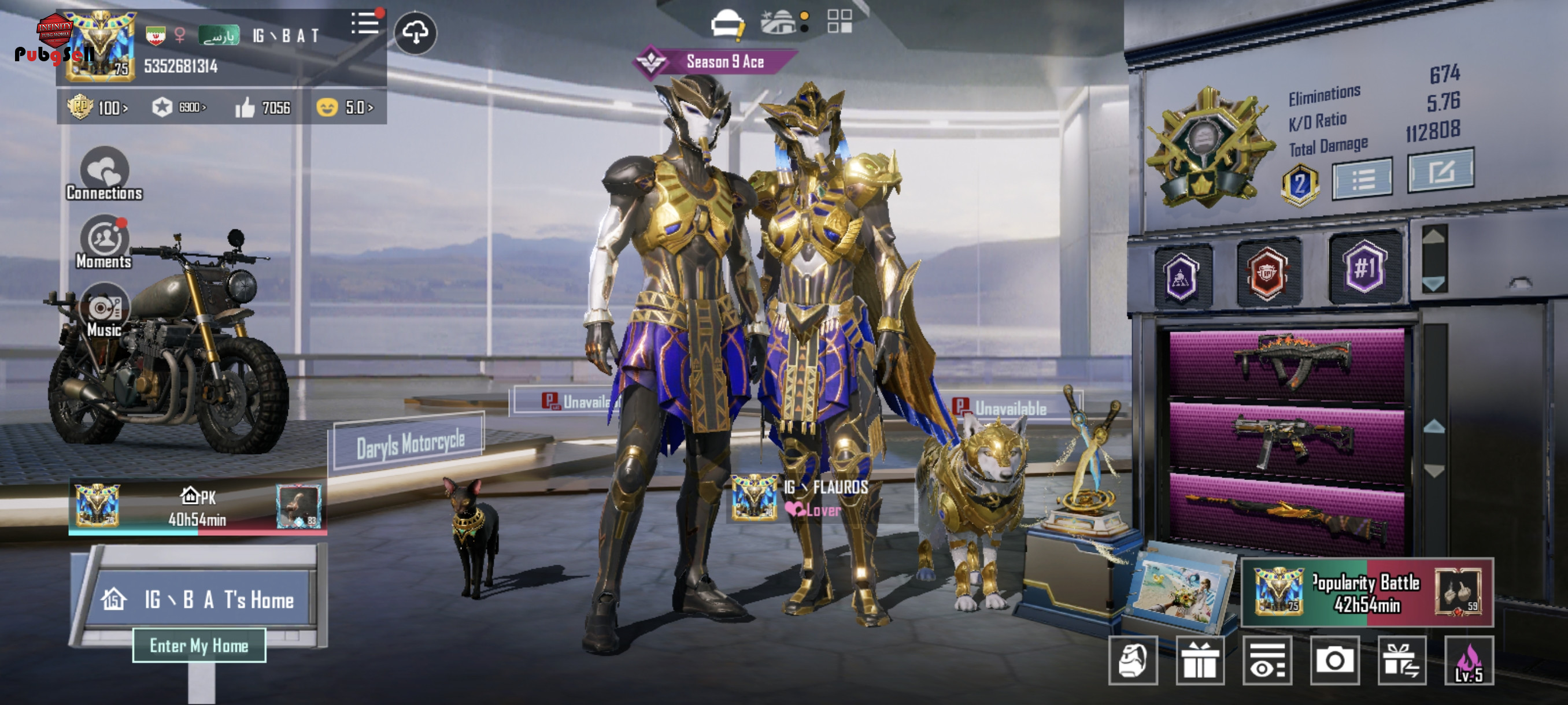The image size is (1568, 705).
Task: Open the Popularity Battle banner
Action: 1367,592
